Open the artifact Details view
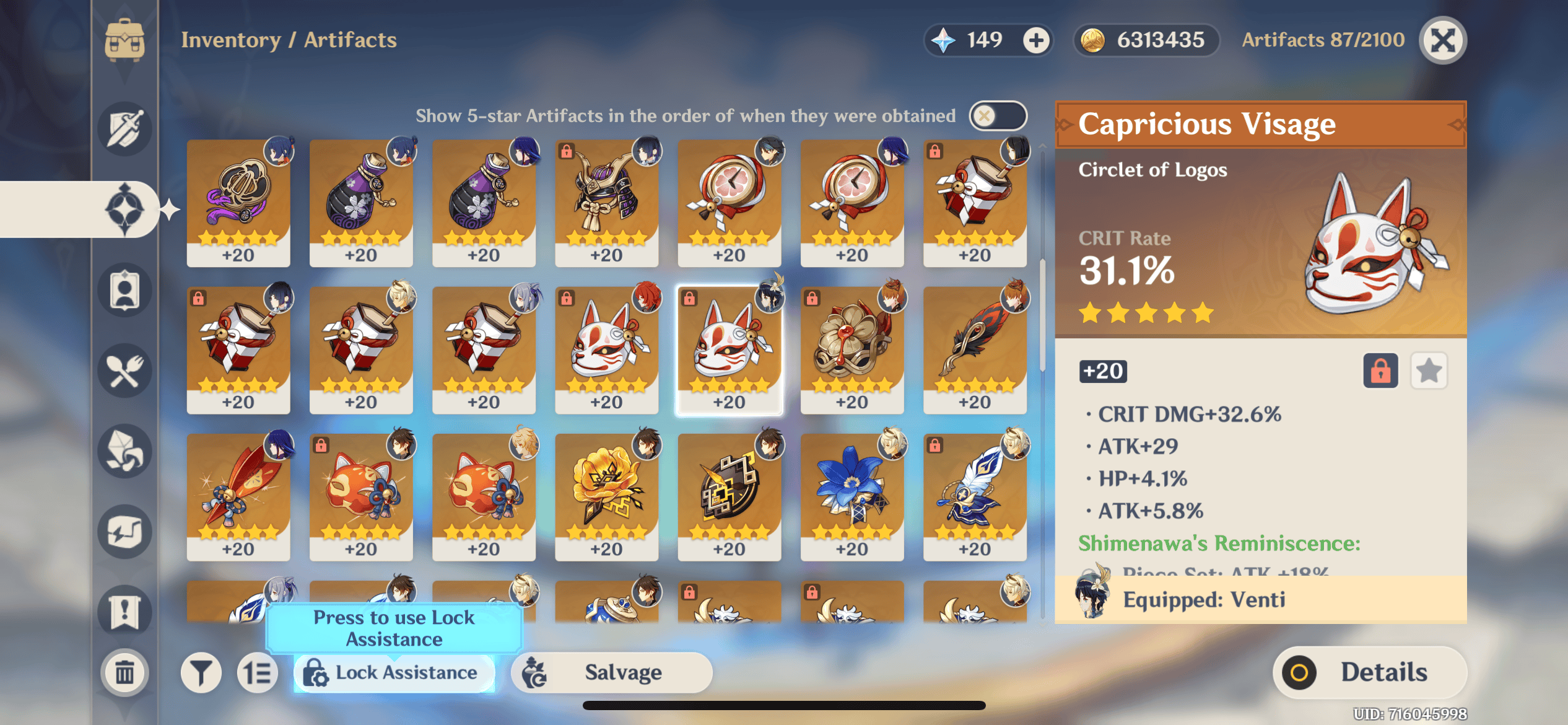 (x=1369, y=672)
